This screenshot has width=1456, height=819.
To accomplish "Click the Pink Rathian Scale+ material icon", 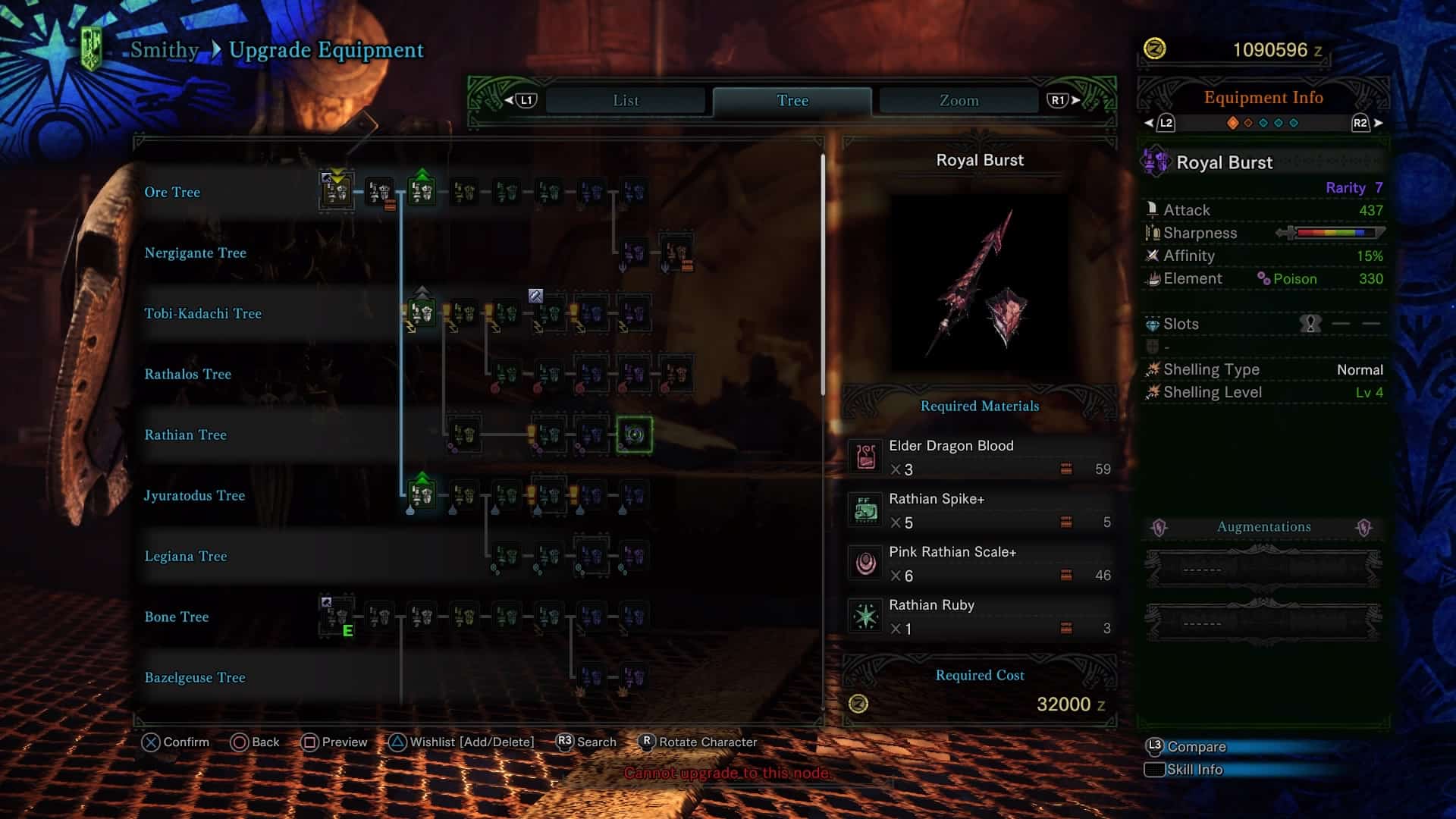I will [867, 563].
